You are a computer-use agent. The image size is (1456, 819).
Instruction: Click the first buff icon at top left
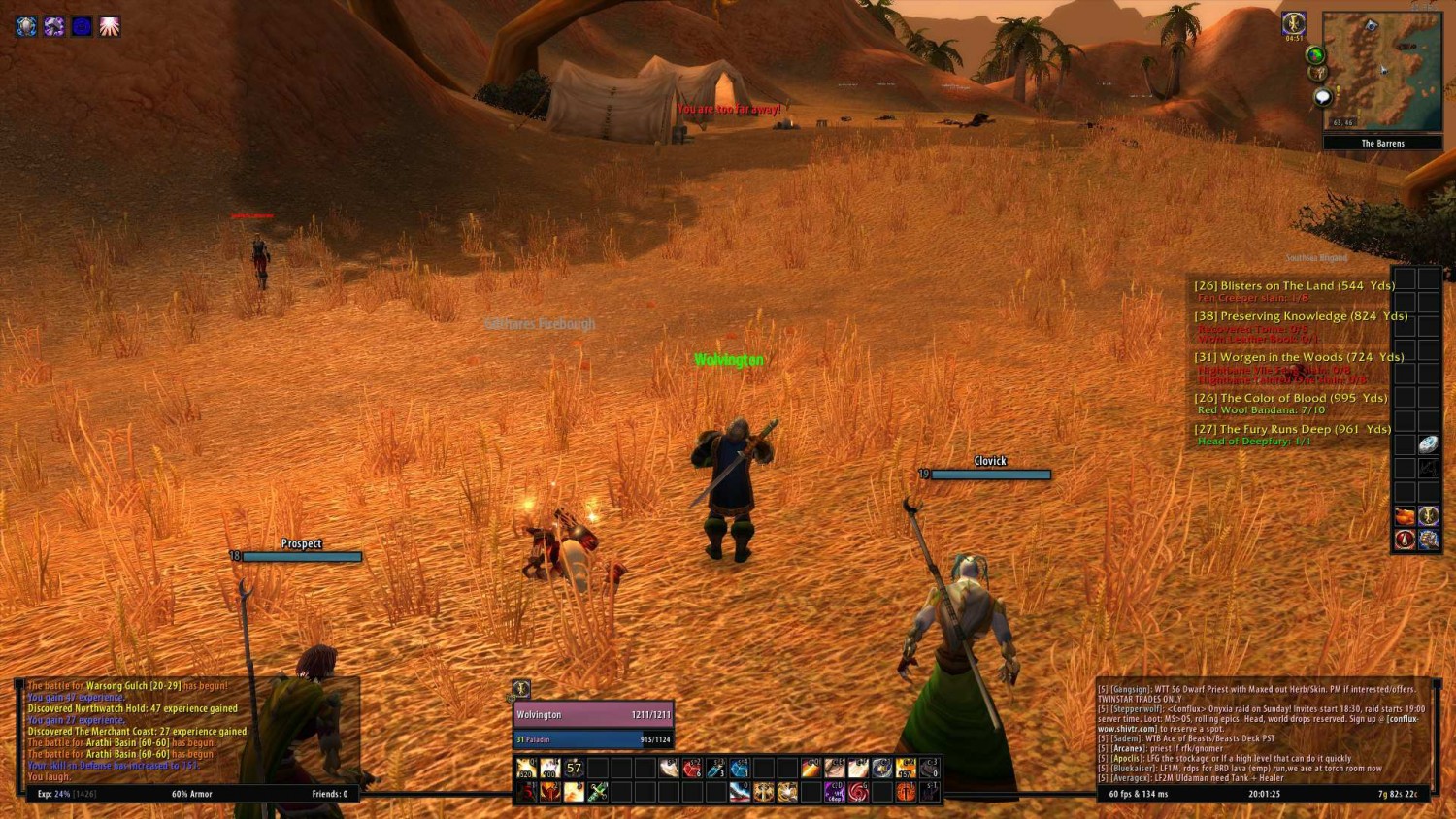(x=26, y=26)
